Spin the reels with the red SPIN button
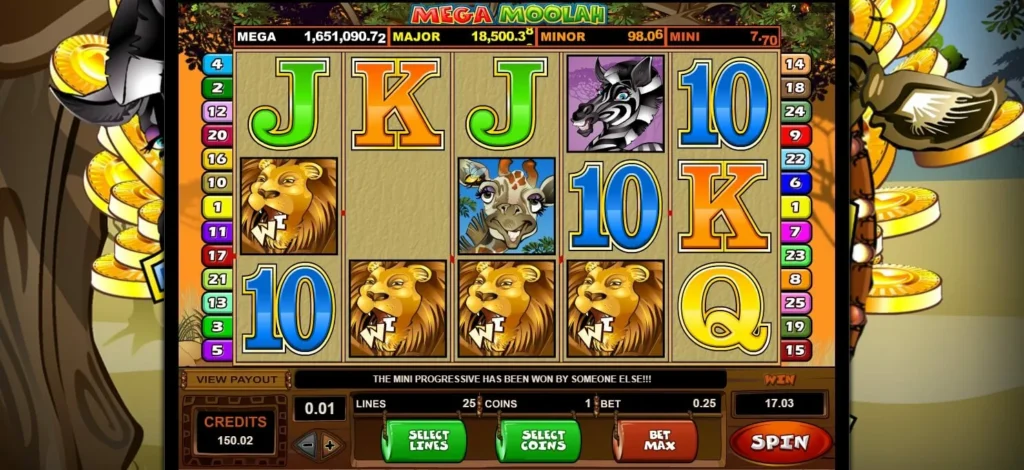Viewport: 1024px width, 470px height. [x=780, y=440]
